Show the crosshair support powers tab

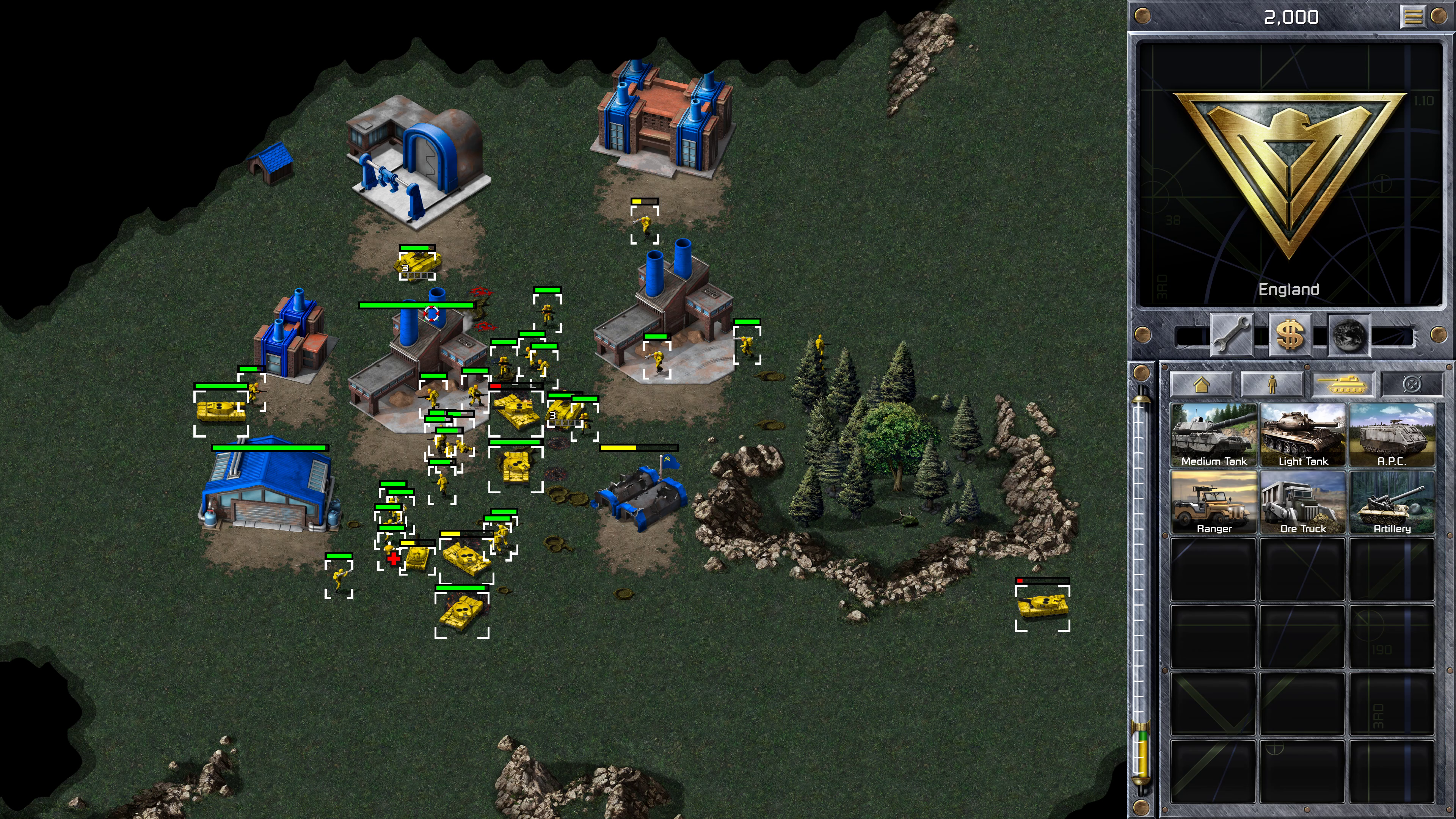(x=1412, y=385)
